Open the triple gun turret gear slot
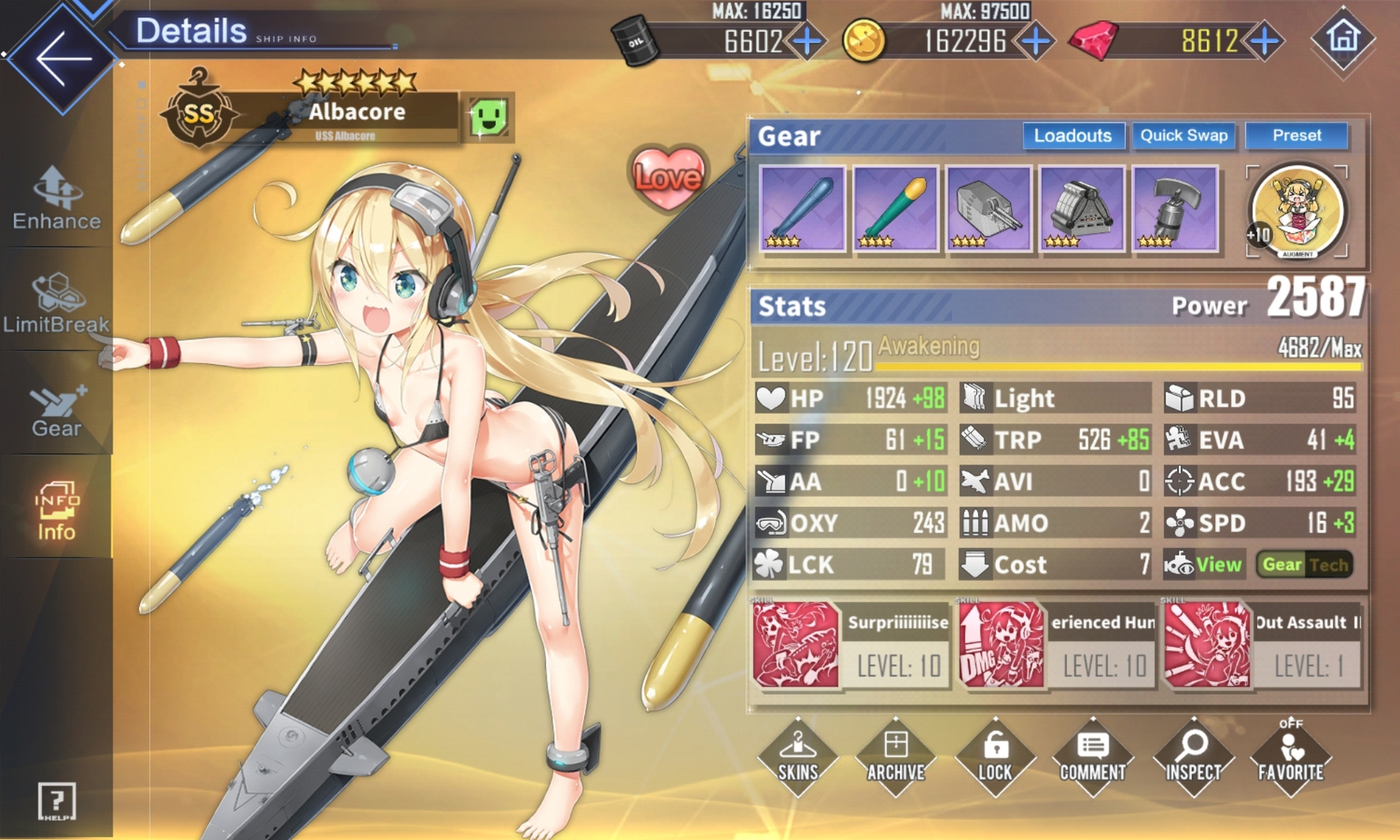Image resolution: width=1400 pixels, height=840 pixels. click(x=988, y=209)
